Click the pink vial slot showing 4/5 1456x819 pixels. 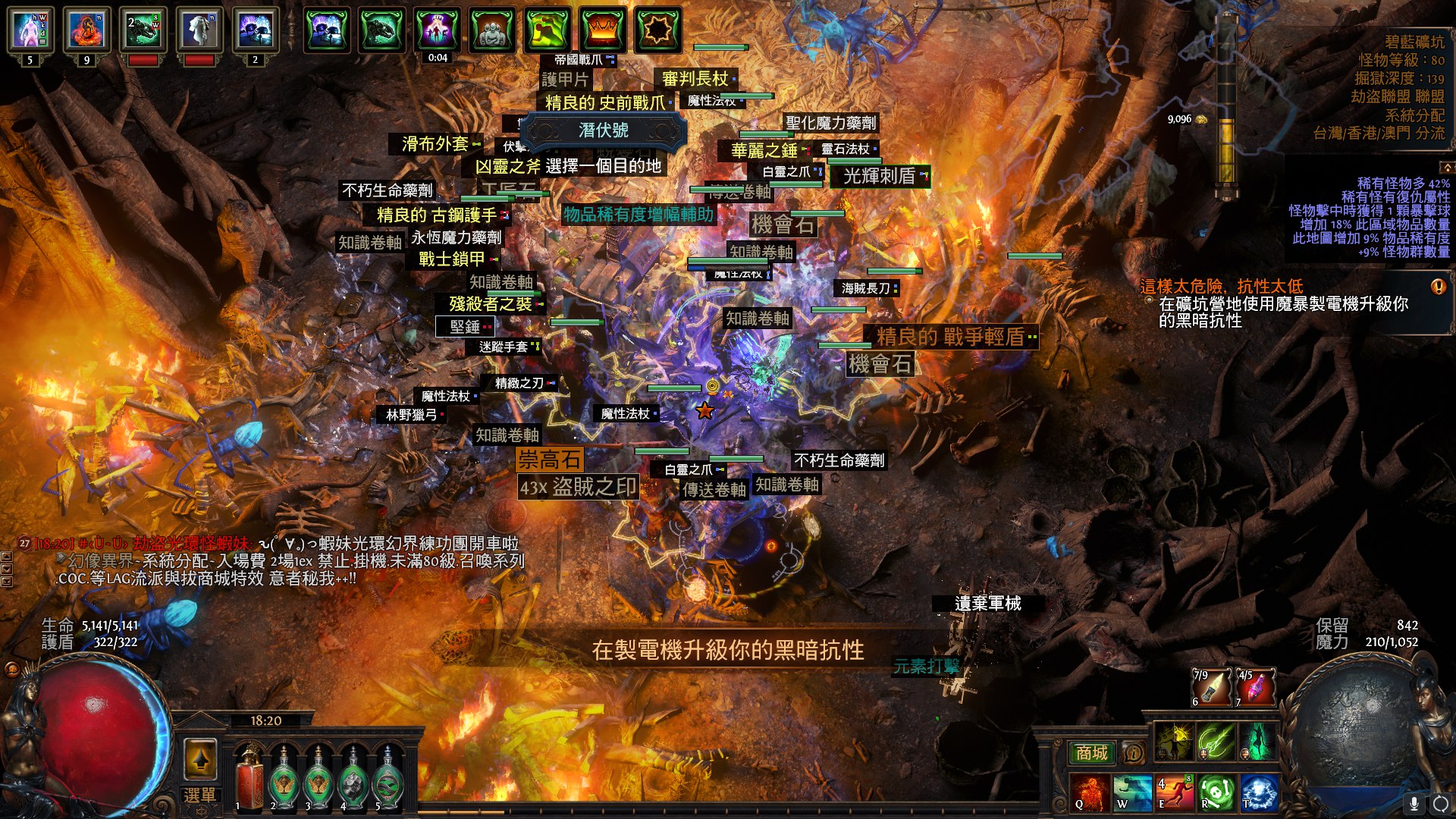coord(1255,687)
